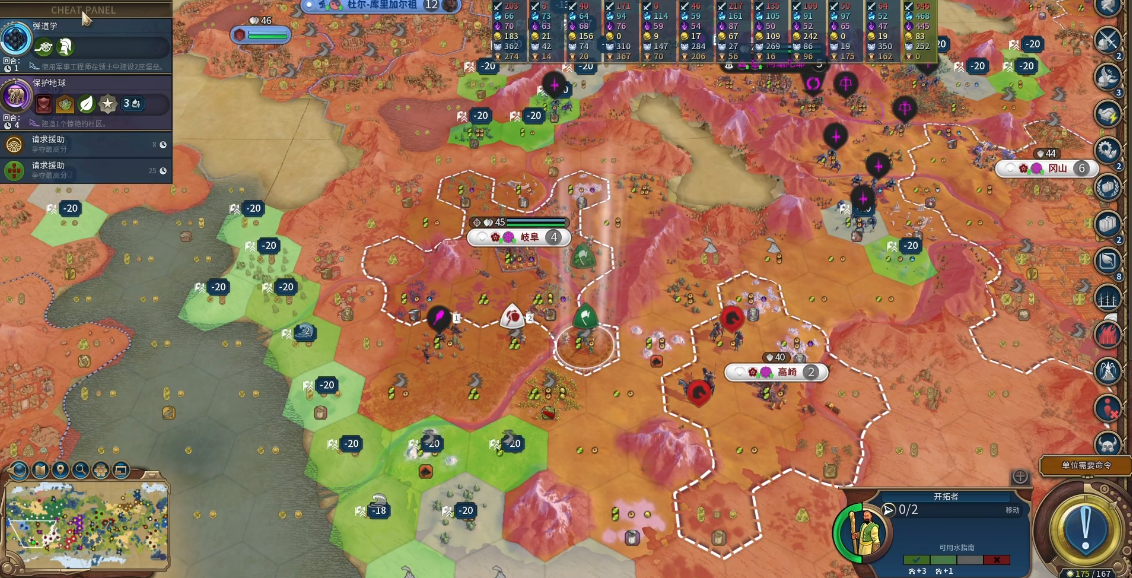
Task: Select the first aid request emergency row
Action: point(85,145)
